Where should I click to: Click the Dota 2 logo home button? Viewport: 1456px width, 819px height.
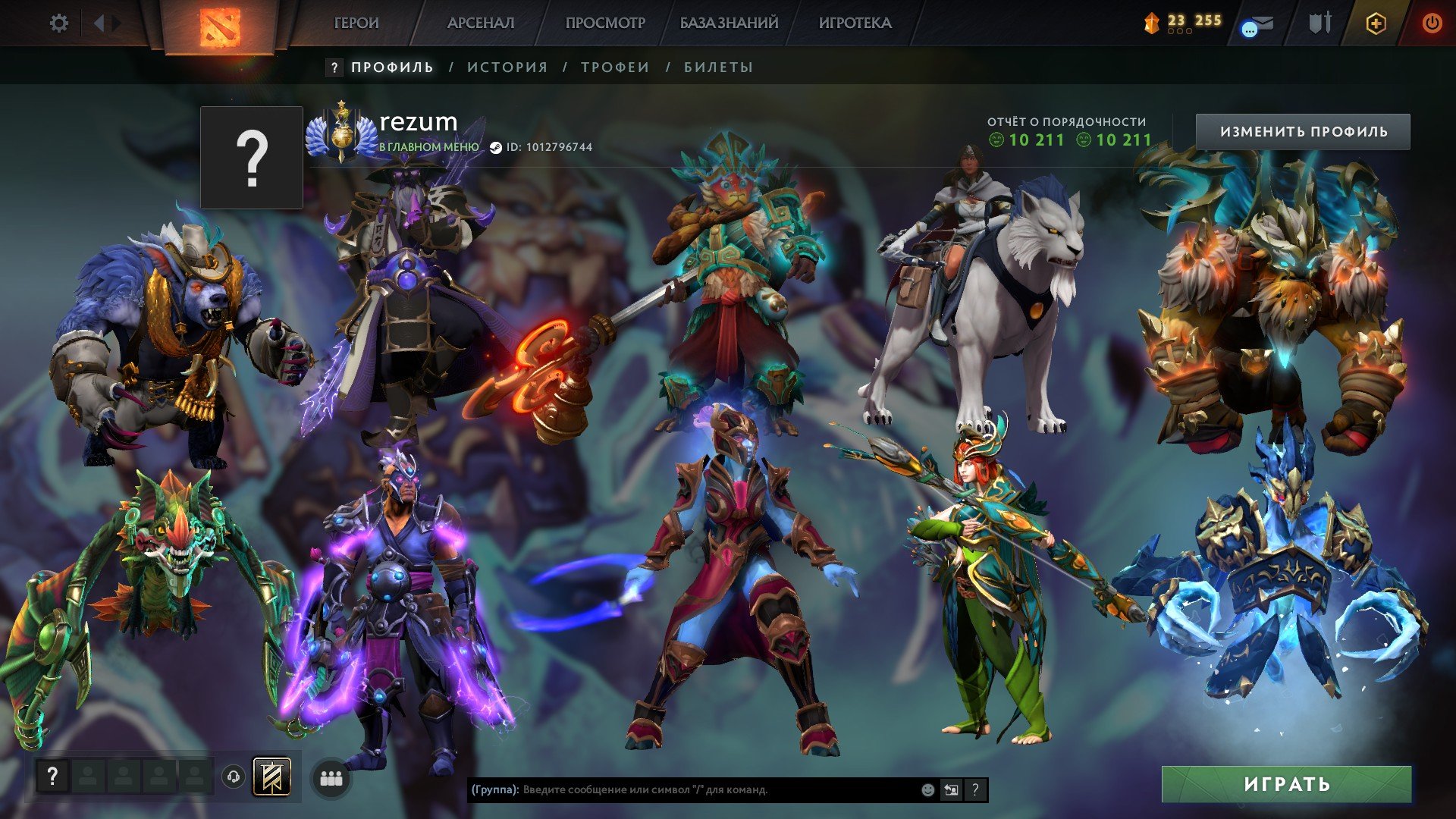tap(219, 25)
